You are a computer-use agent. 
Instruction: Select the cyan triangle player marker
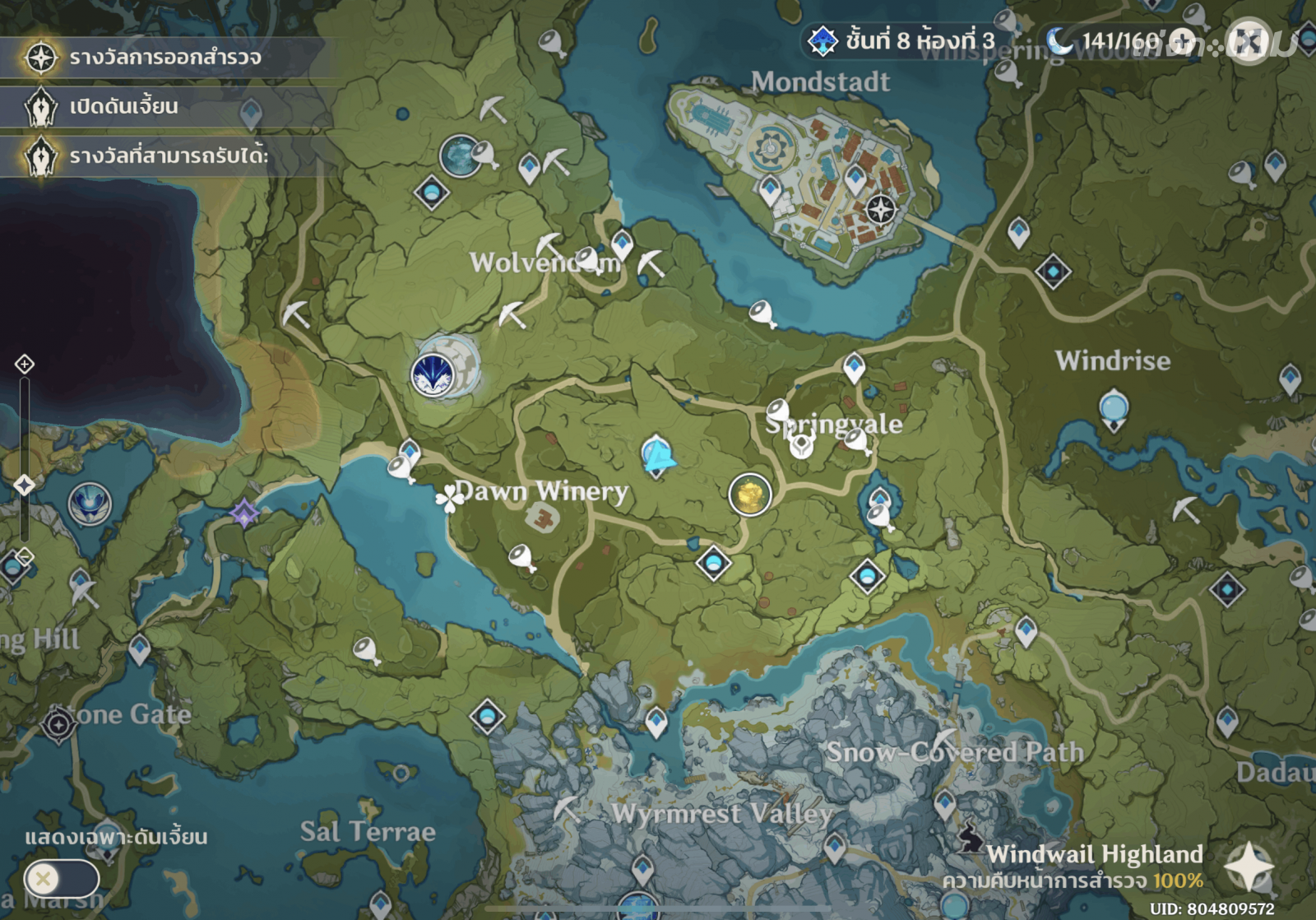point(656,455)
